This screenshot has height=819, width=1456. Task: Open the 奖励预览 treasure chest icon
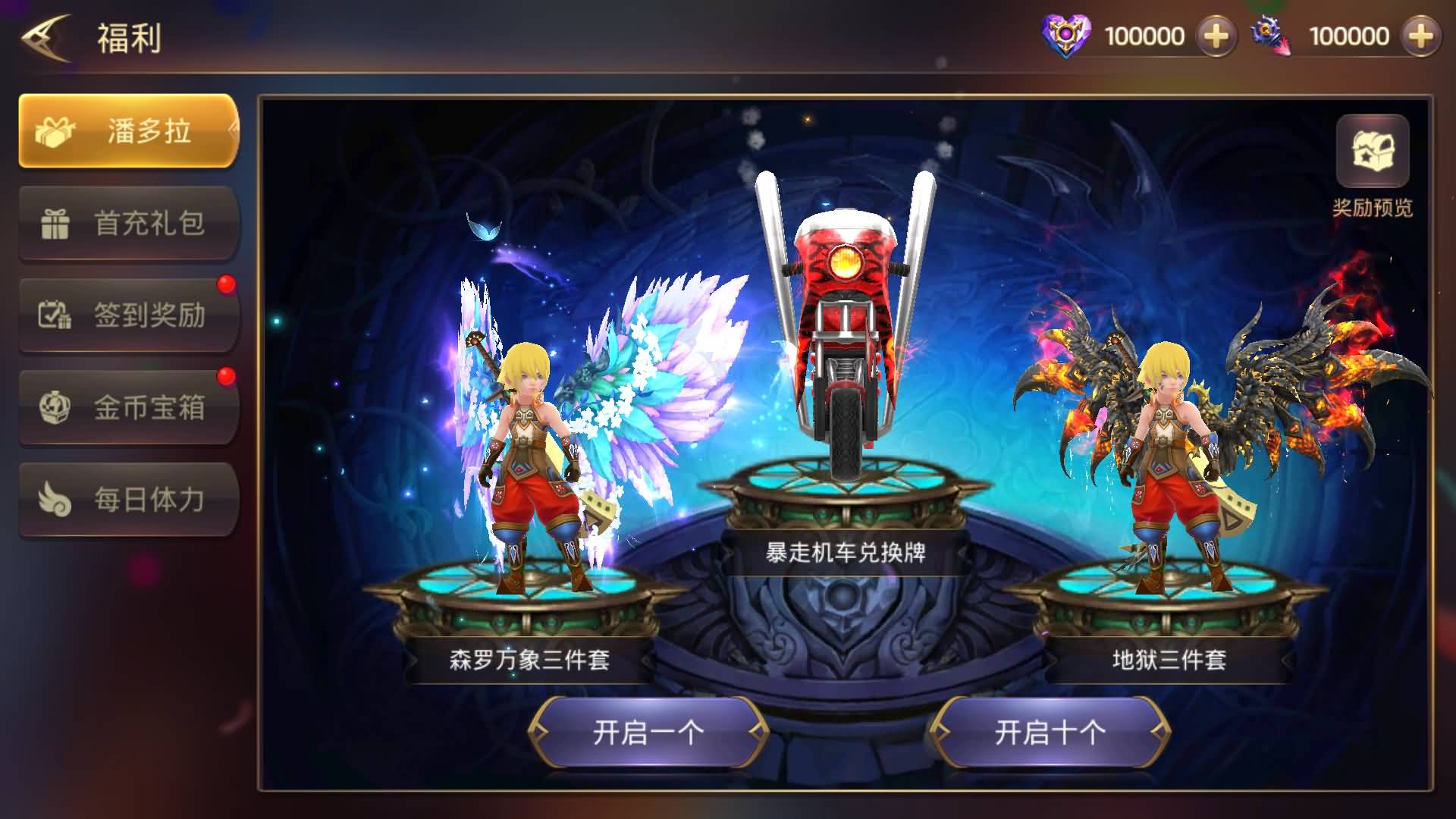click(x=1372, y=152)
